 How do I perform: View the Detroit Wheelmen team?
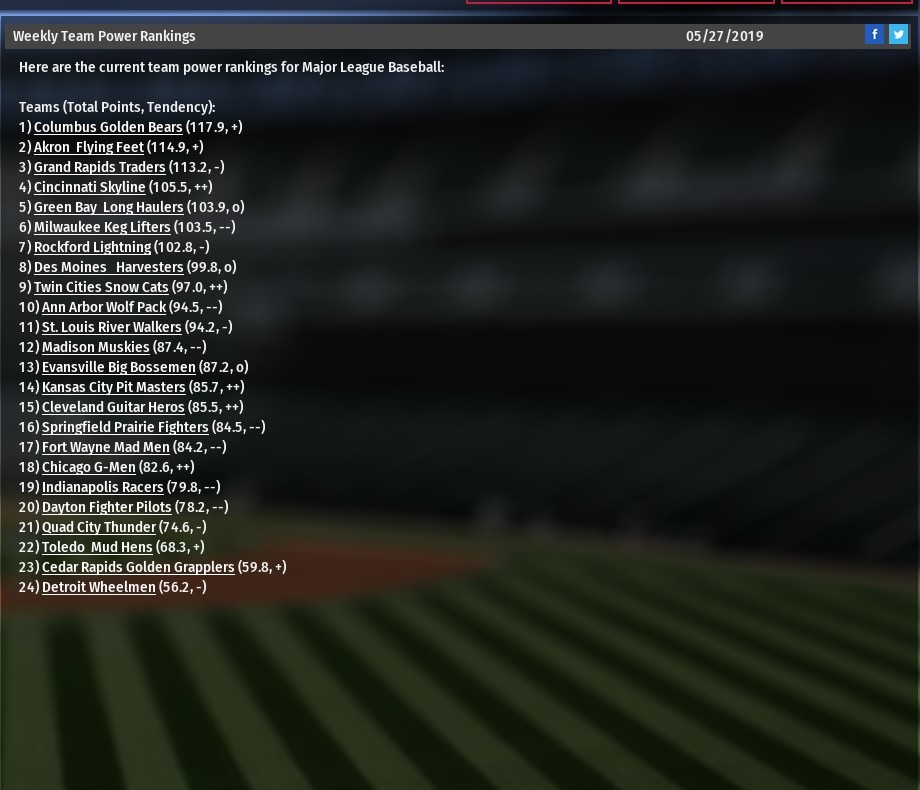98,587
